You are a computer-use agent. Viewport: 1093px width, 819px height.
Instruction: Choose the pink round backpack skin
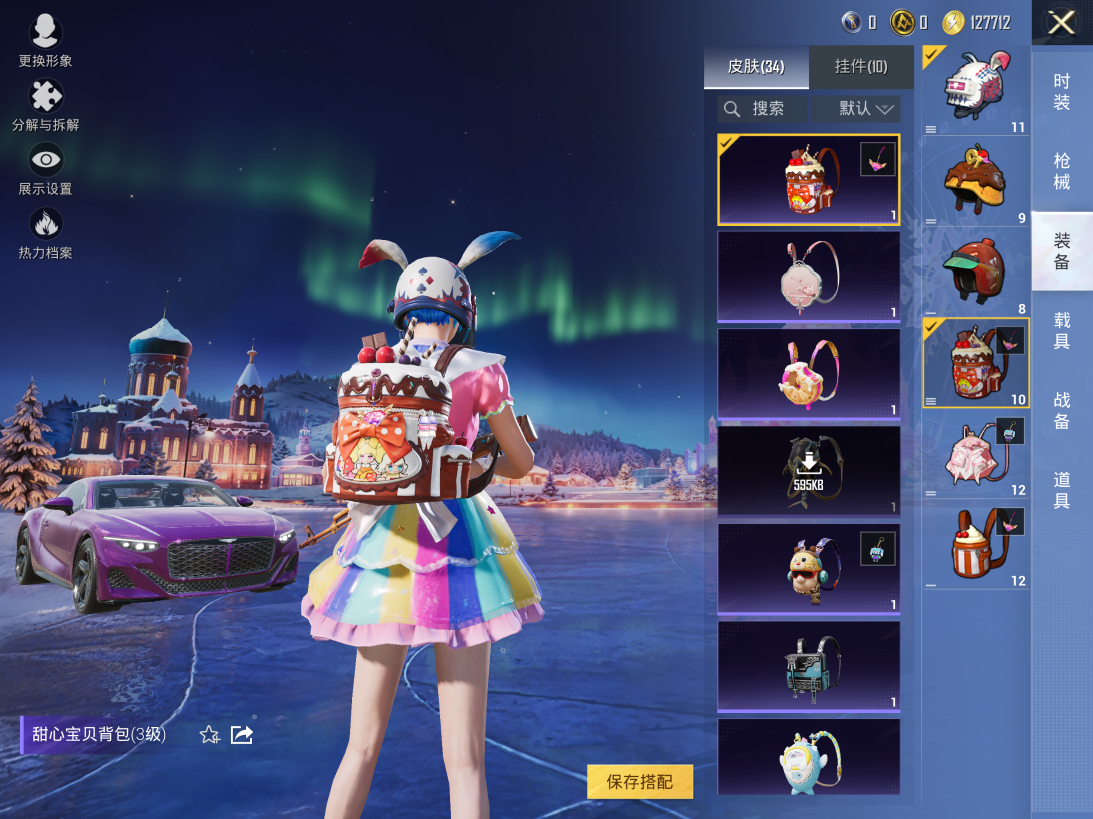tap(808, 276)
